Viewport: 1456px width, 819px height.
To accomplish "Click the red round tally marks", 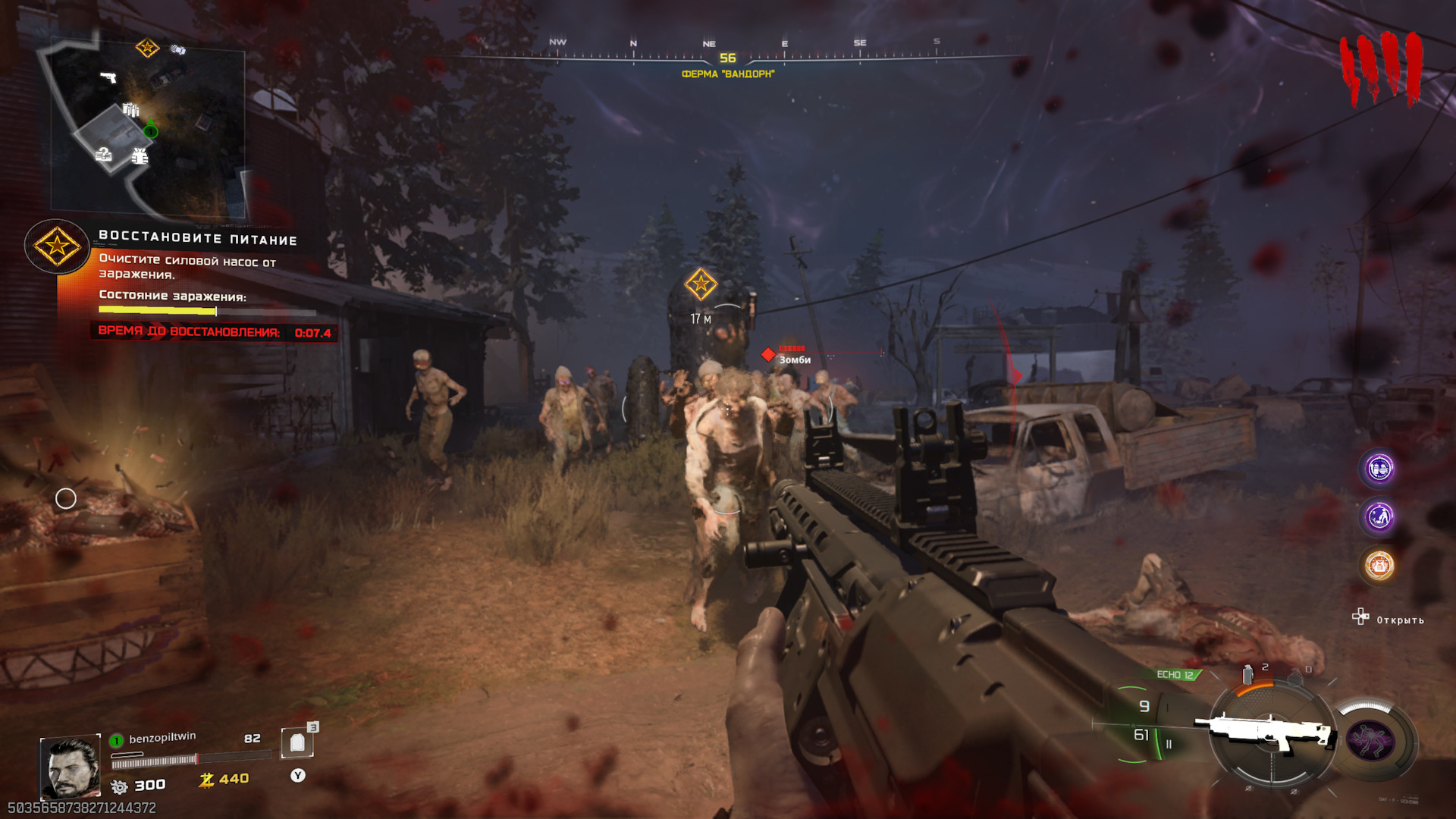I will click(1380, 68).
